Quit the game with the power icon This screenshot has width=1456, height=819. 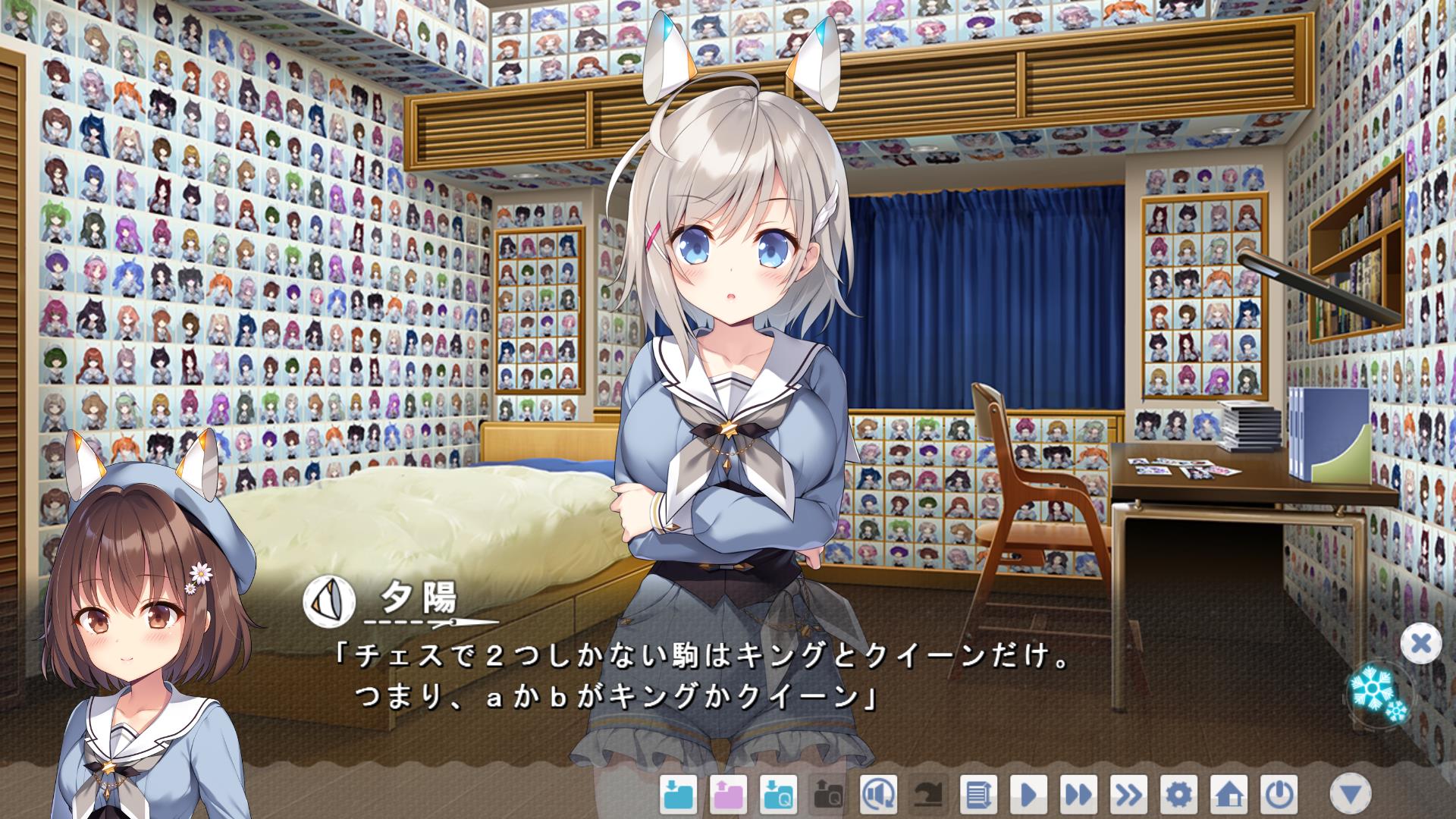tap(1279, 795)
